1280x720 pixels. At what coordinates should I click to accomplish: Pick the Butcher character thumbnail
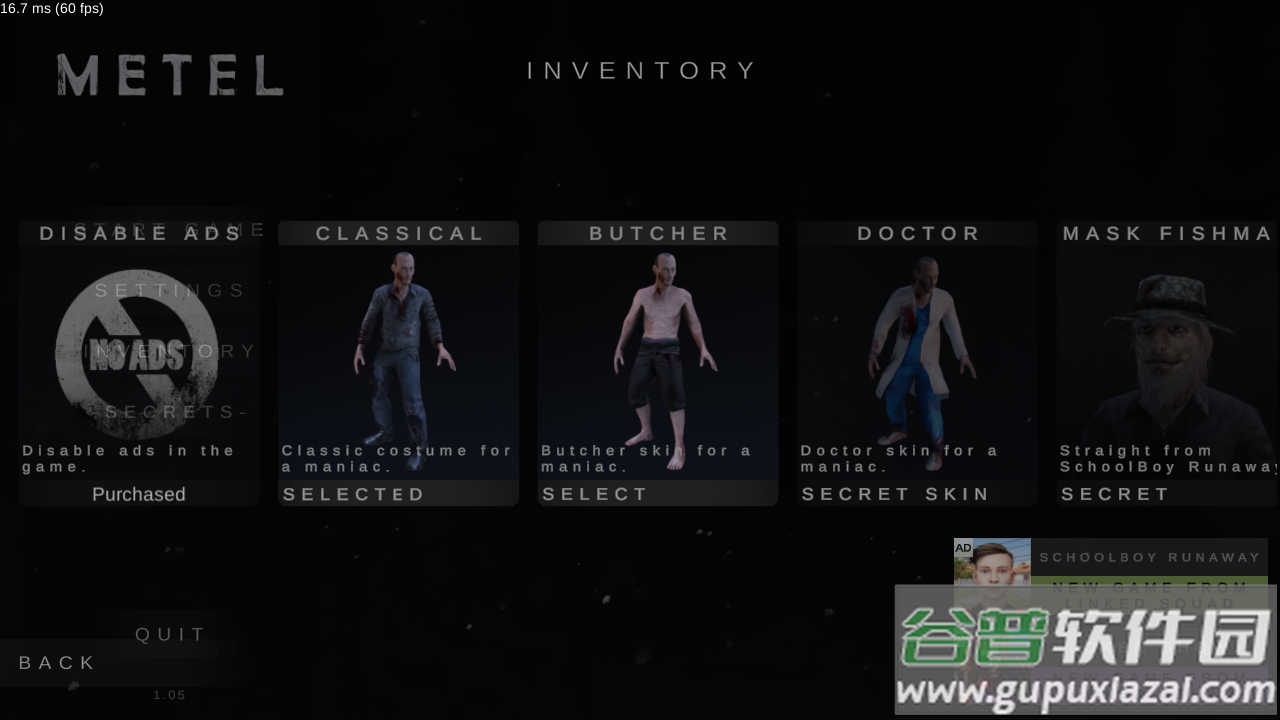click(658, 355)
